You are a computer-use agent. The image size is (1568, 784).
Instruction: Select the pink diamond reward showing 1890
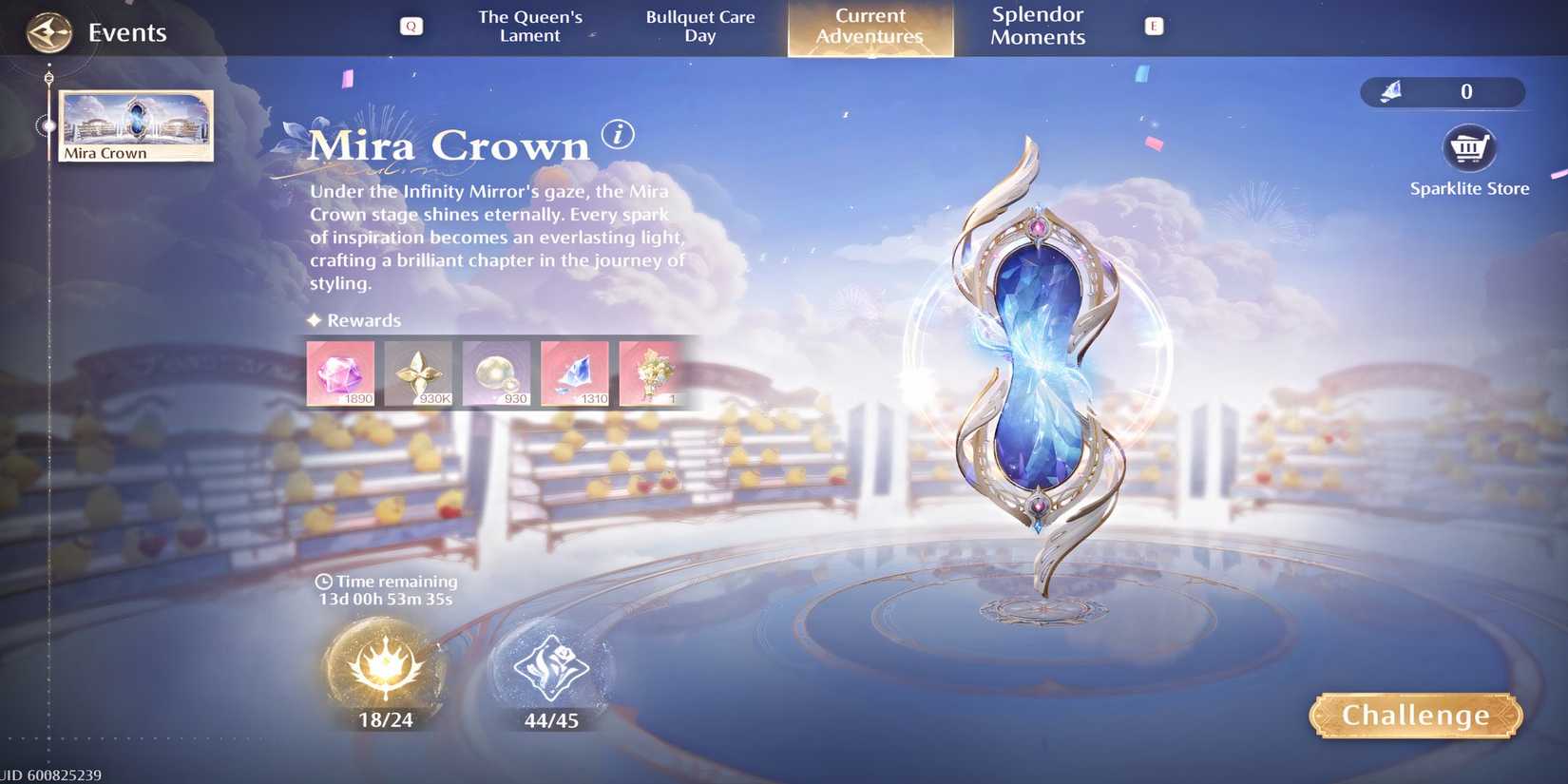click(340, 373)
